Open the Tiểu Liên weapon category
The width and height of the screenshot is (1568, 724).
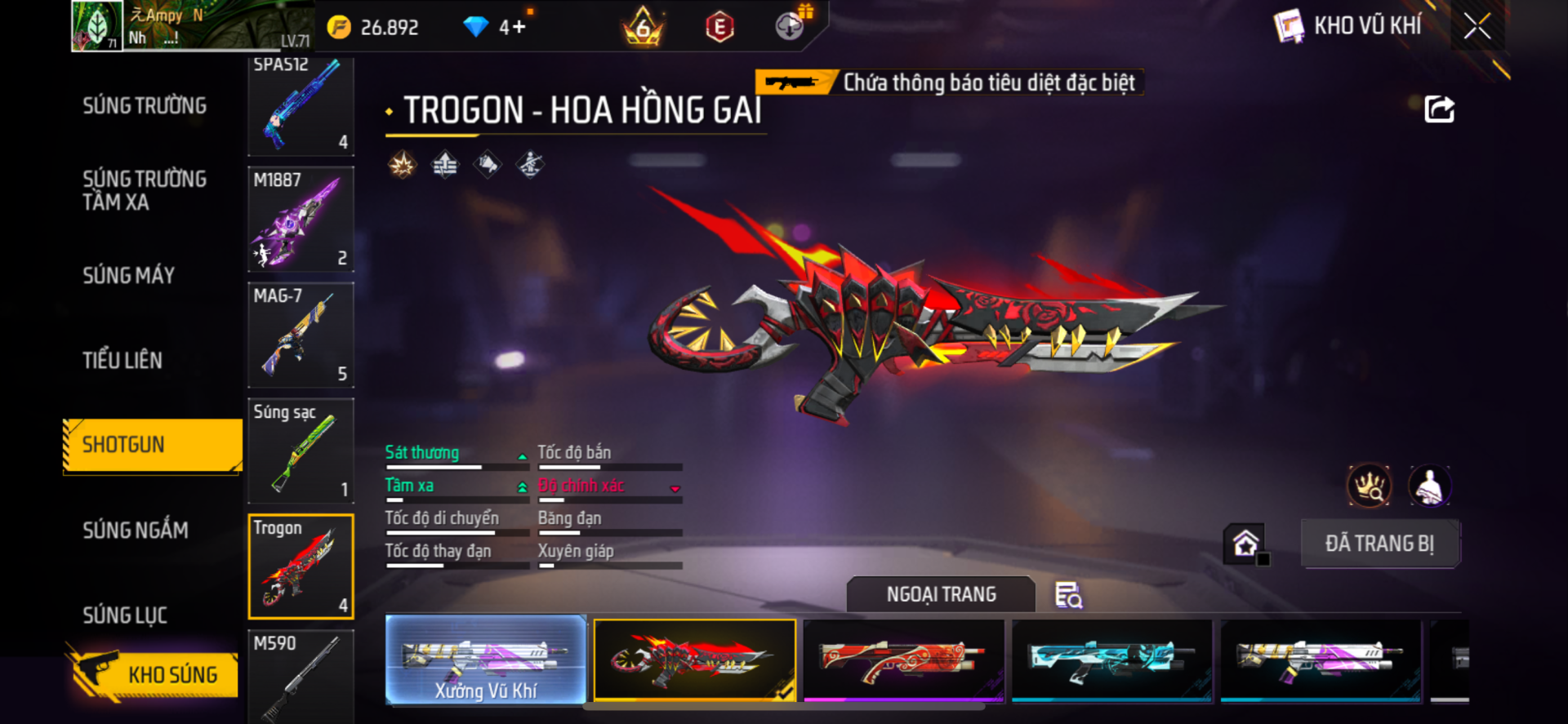click(x=122, y=360)
